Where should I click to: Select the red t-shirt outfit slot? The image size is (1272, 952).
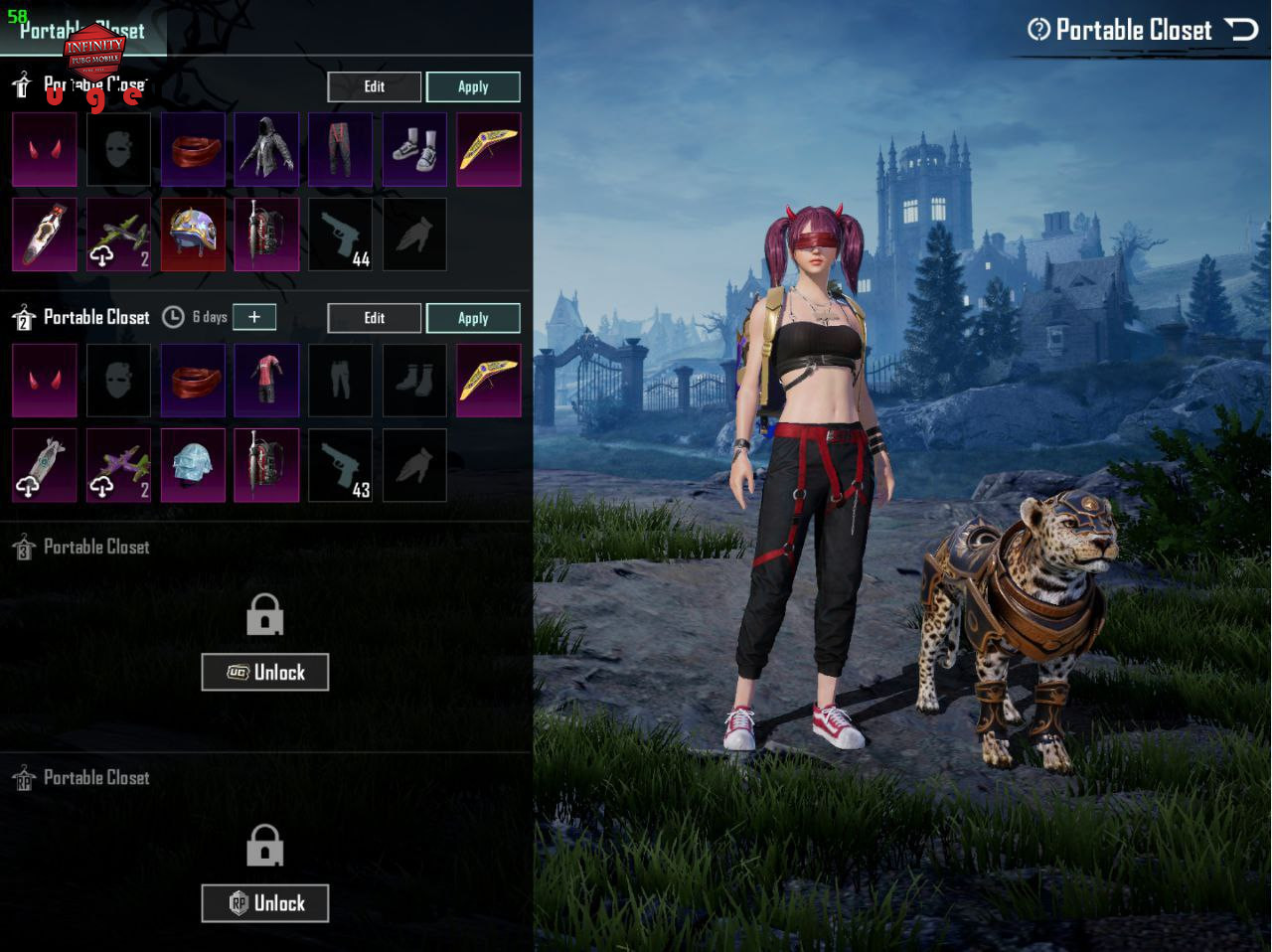266,381
